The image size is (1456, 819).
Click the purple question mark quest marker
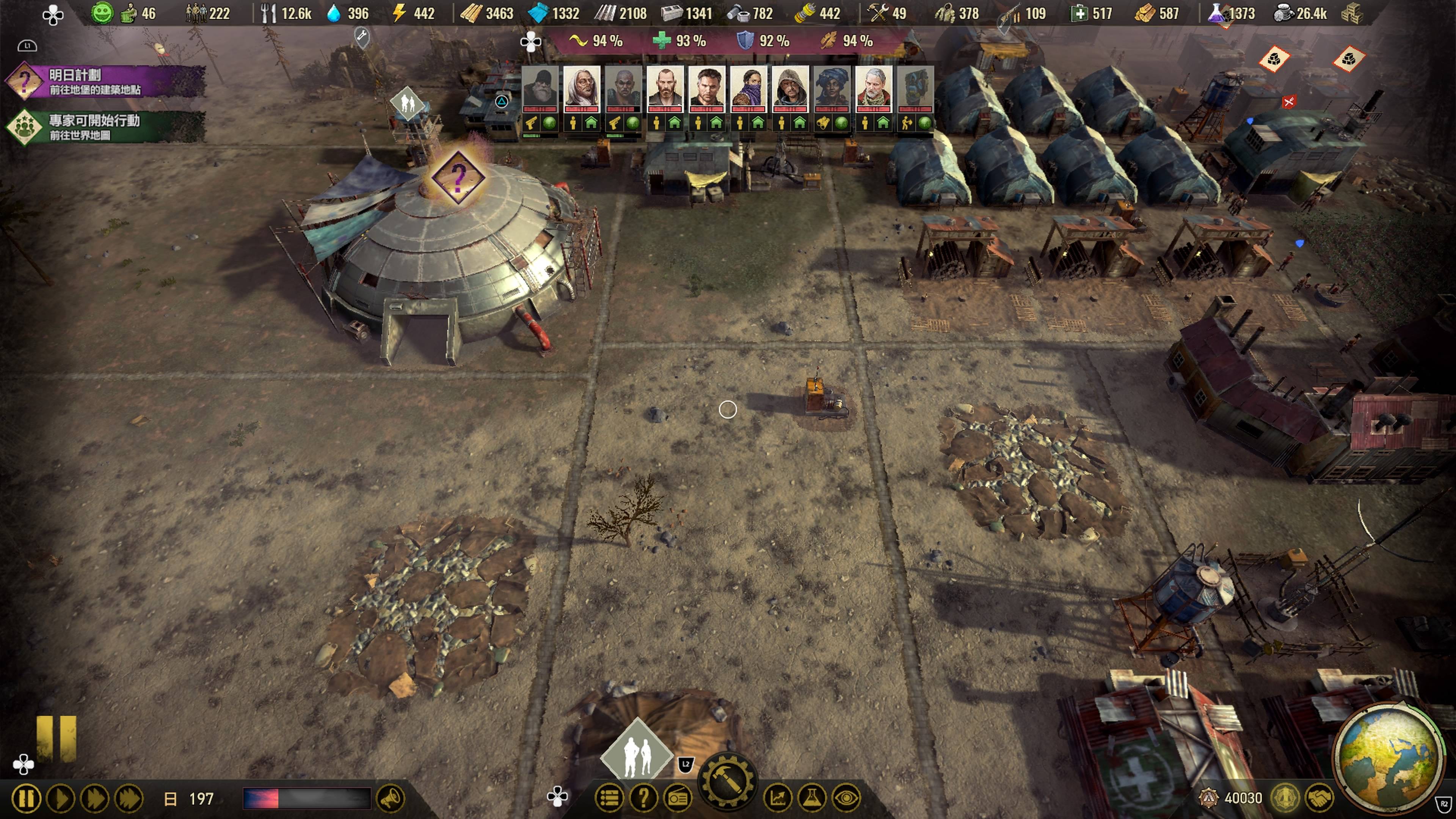pos(458,177)
